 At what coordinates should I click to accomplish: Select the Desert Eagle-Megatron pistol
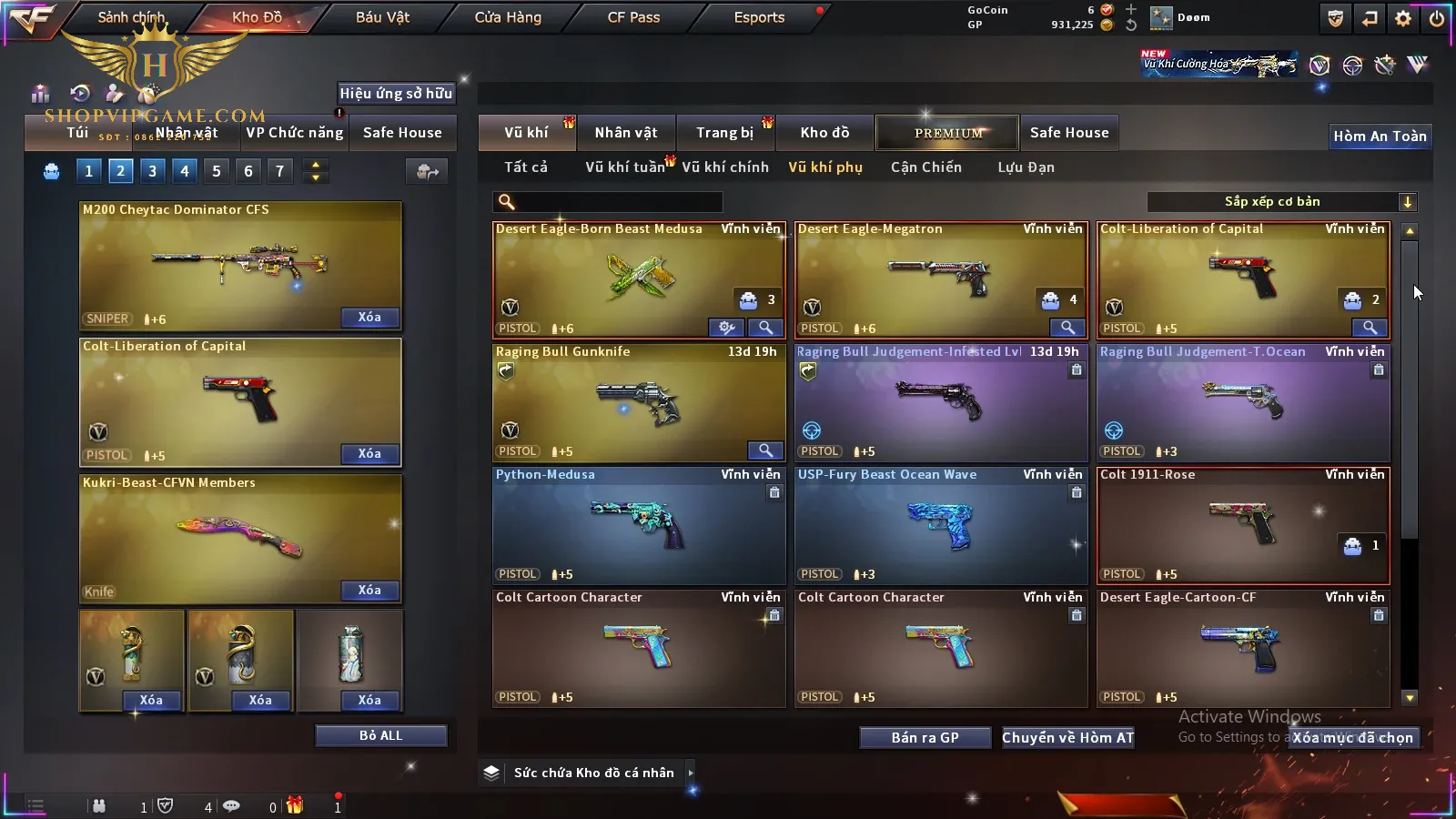coord(940,279)
